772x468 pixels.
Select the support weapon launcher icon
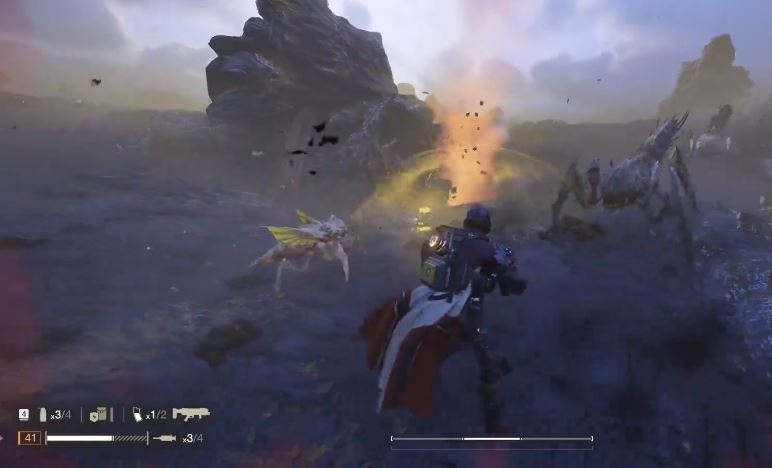click(190, 413)
